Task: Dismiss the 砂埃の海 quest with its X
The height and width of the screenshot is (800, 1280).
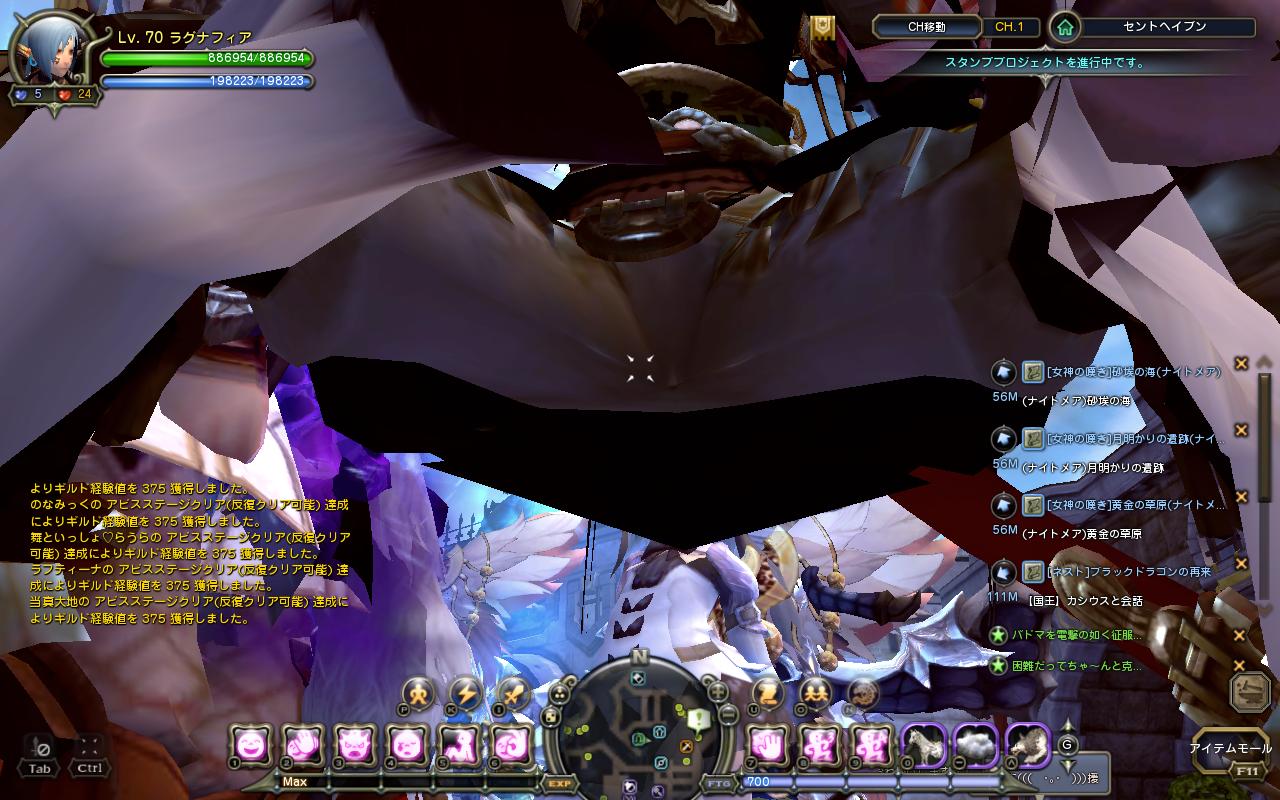Action: point(1241,363)
